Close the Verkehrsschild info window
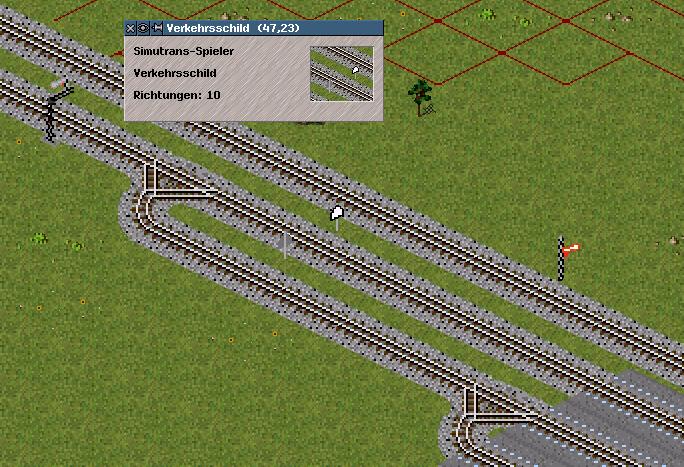 point(130,28)
